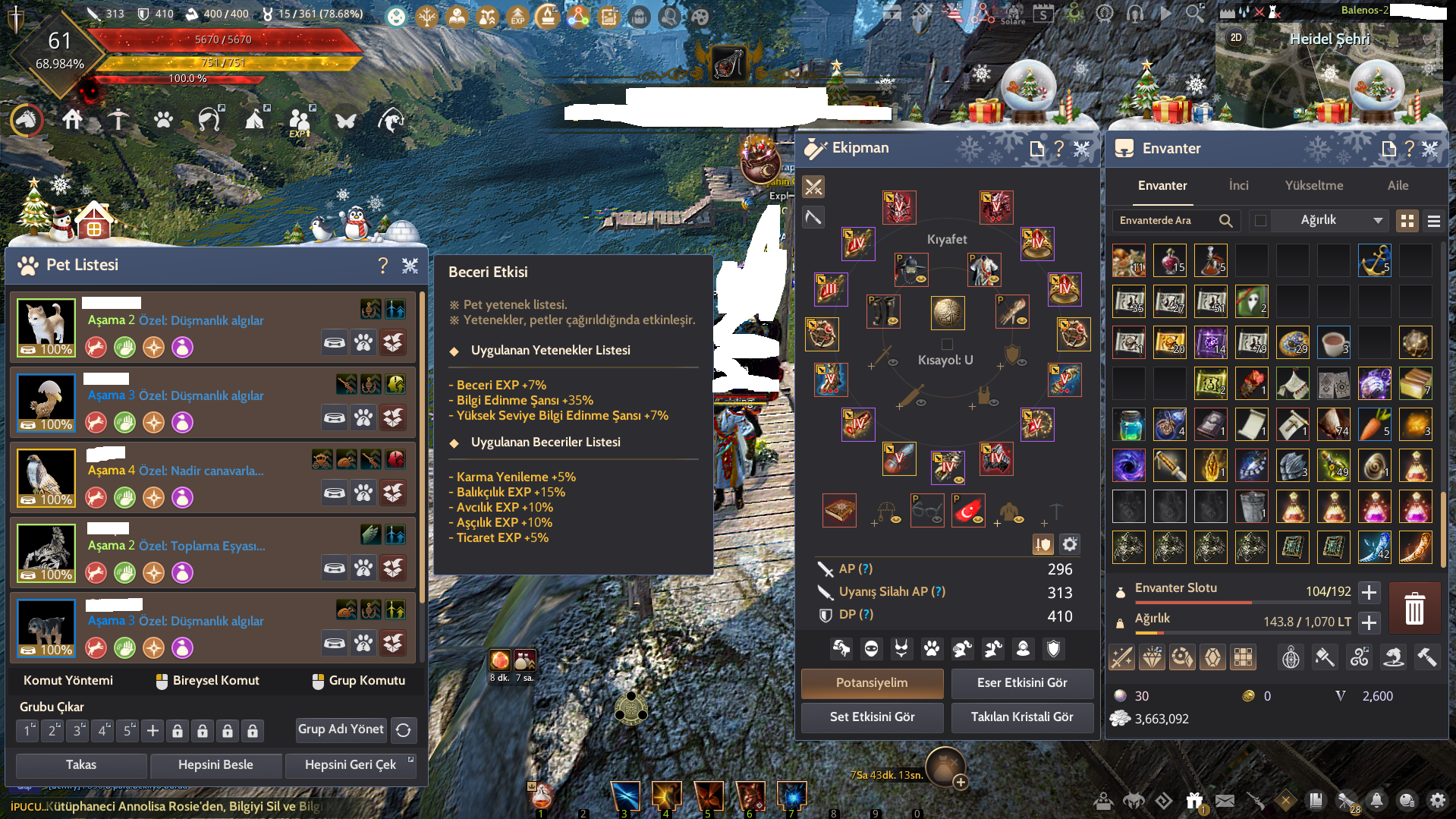The width and height of the screenshot is (1456, 819).
Task: Feed all pets with Hepsini Besle
Action: (x=215, y=764)
